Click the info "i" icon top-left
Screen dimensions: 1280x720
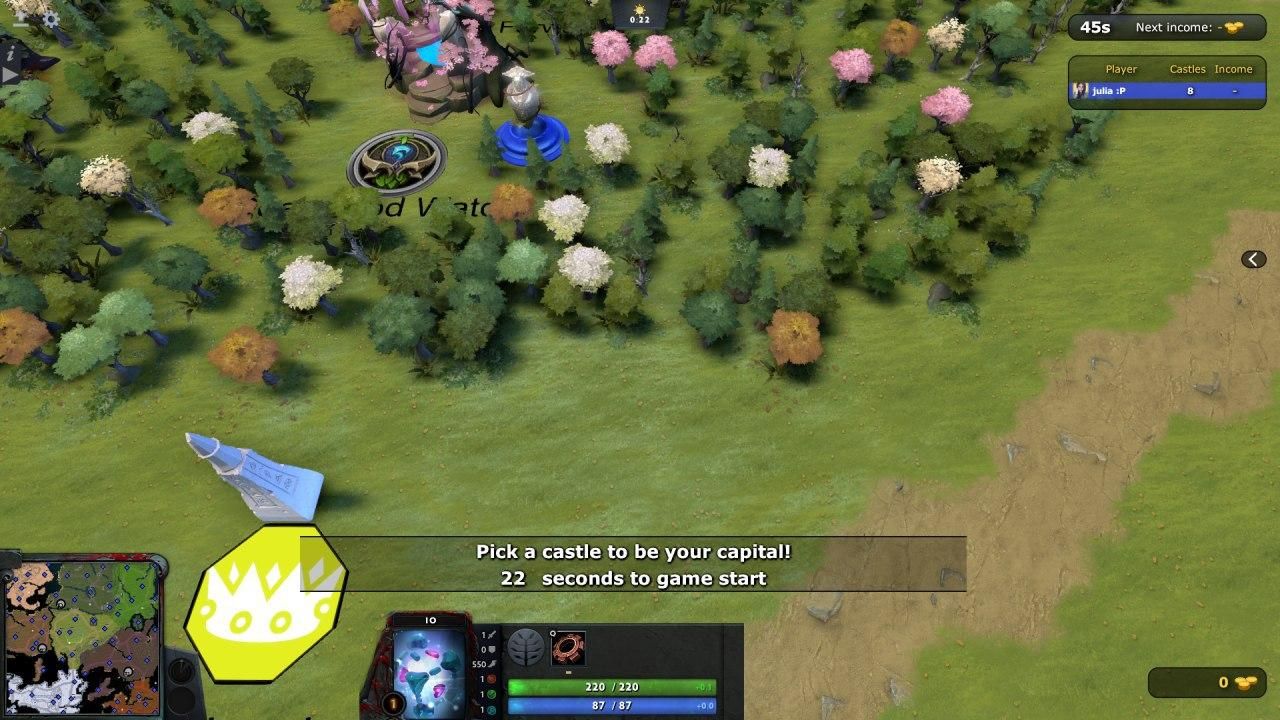9,54
